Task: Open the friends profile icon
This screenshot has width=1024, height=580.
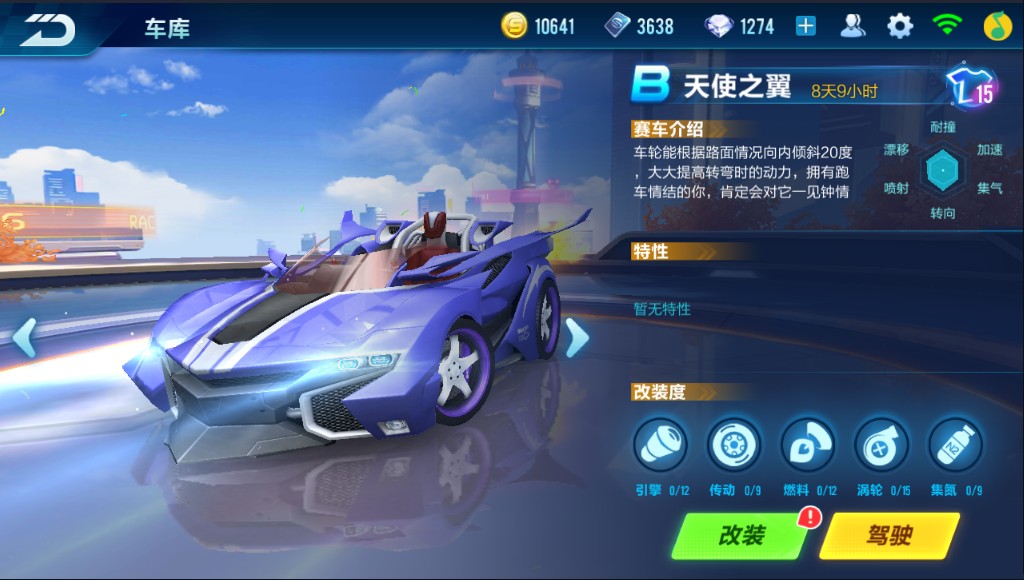Action: pos(853,27)
